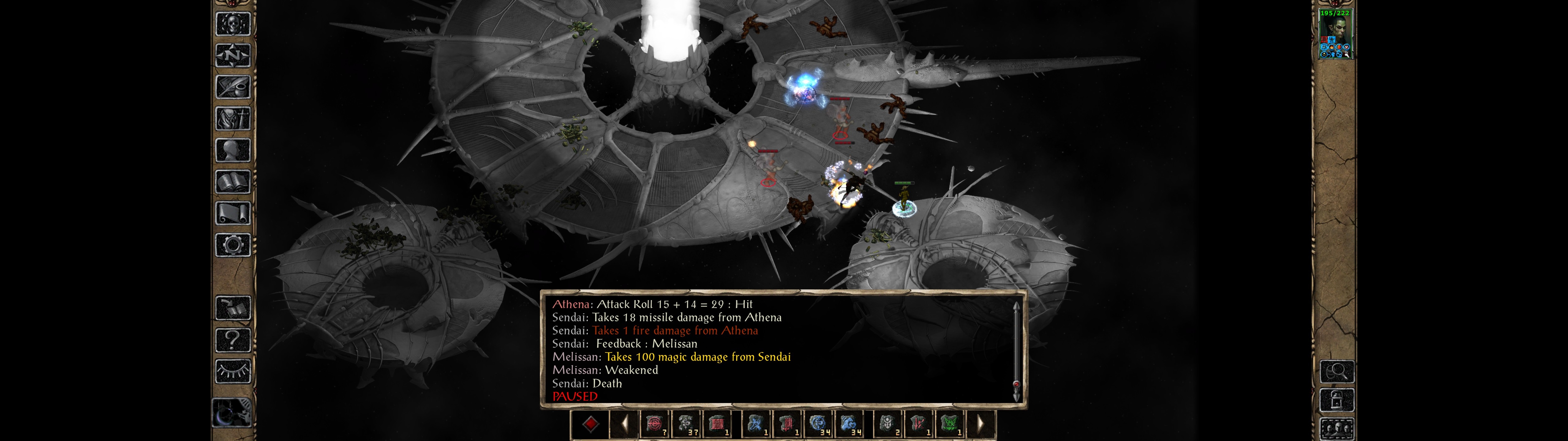Click the skull icon in the left sidebar
The width and height of the screenshot is (1568, 441).
(x=232, y=24)
